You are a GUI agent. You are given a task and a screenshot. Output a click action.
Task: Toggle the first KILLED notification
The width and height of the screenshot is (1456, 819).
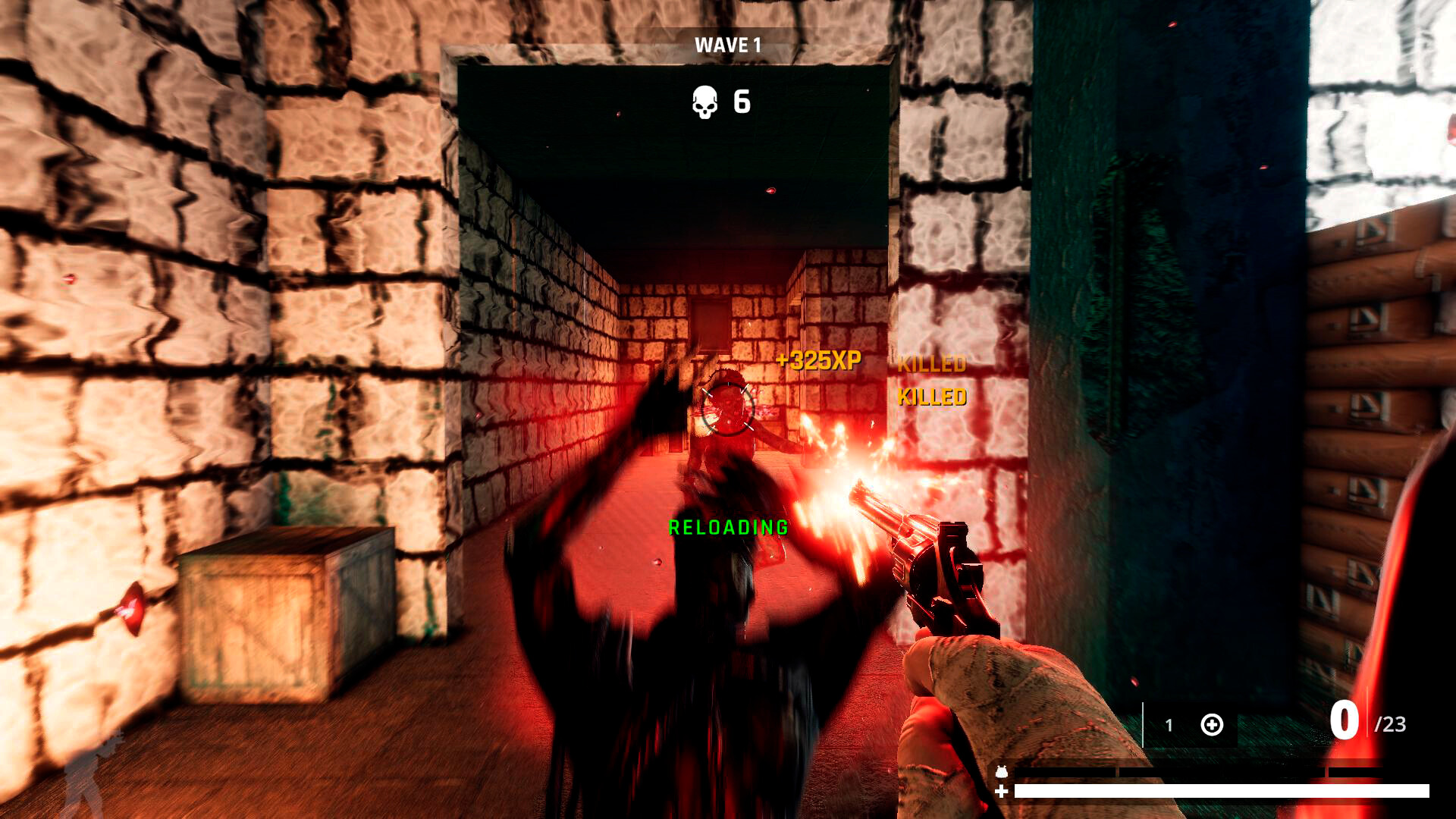[931, 365]
